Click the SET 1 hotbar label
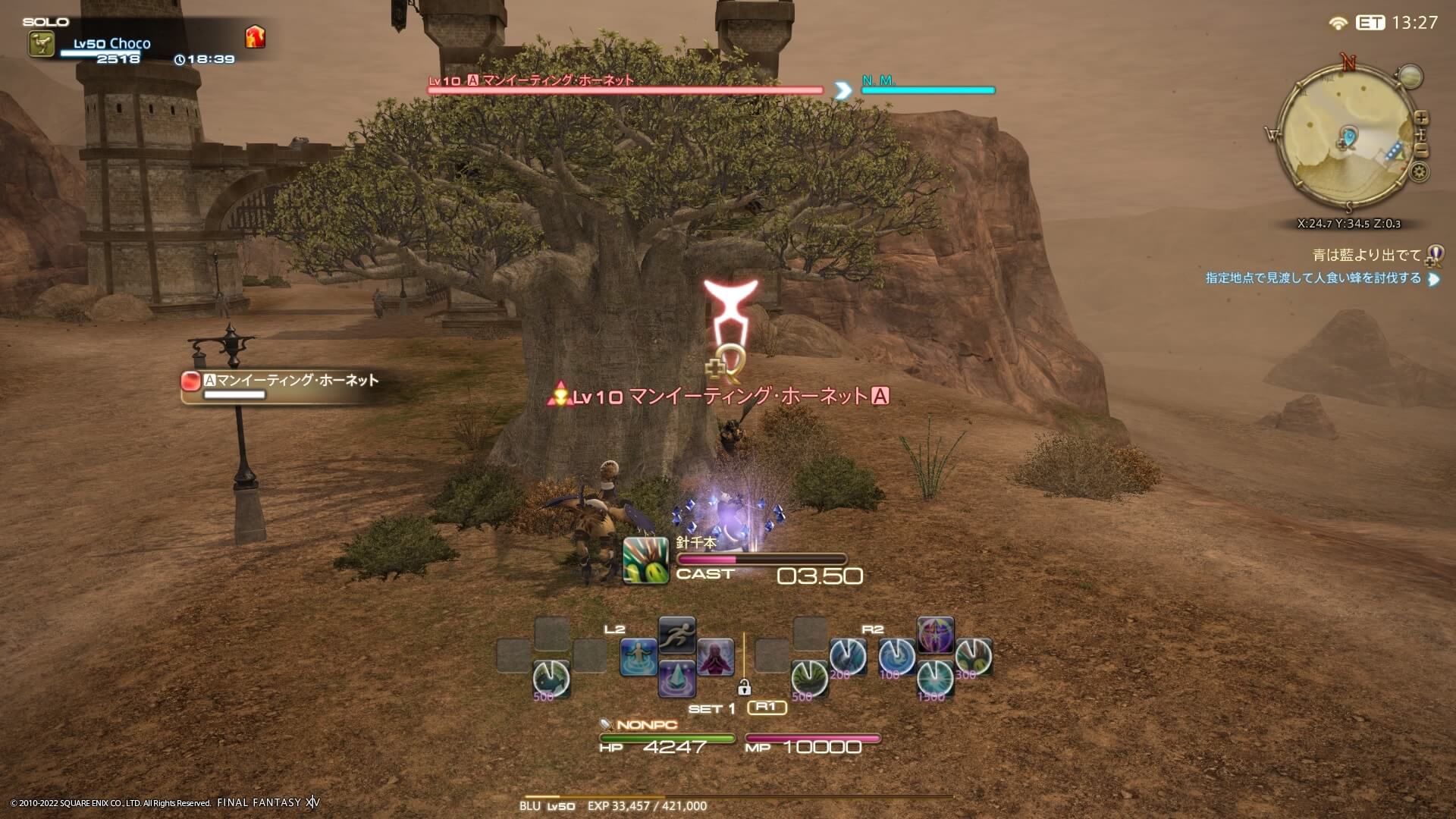This screenshot has height=819, width=1456. click(x=711, y=707)
